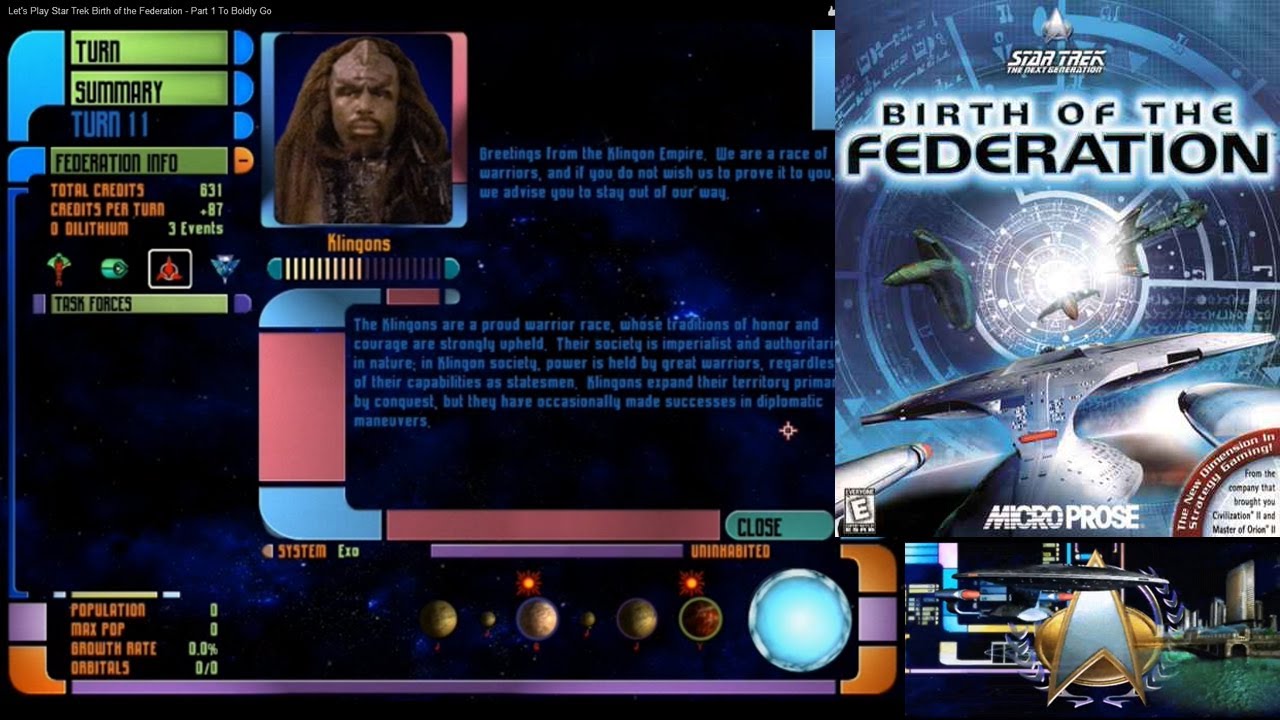Viewport: 1280px width, 720px height.
Task: Choose the Ferengi emblem icon
Action: (114, 268)
